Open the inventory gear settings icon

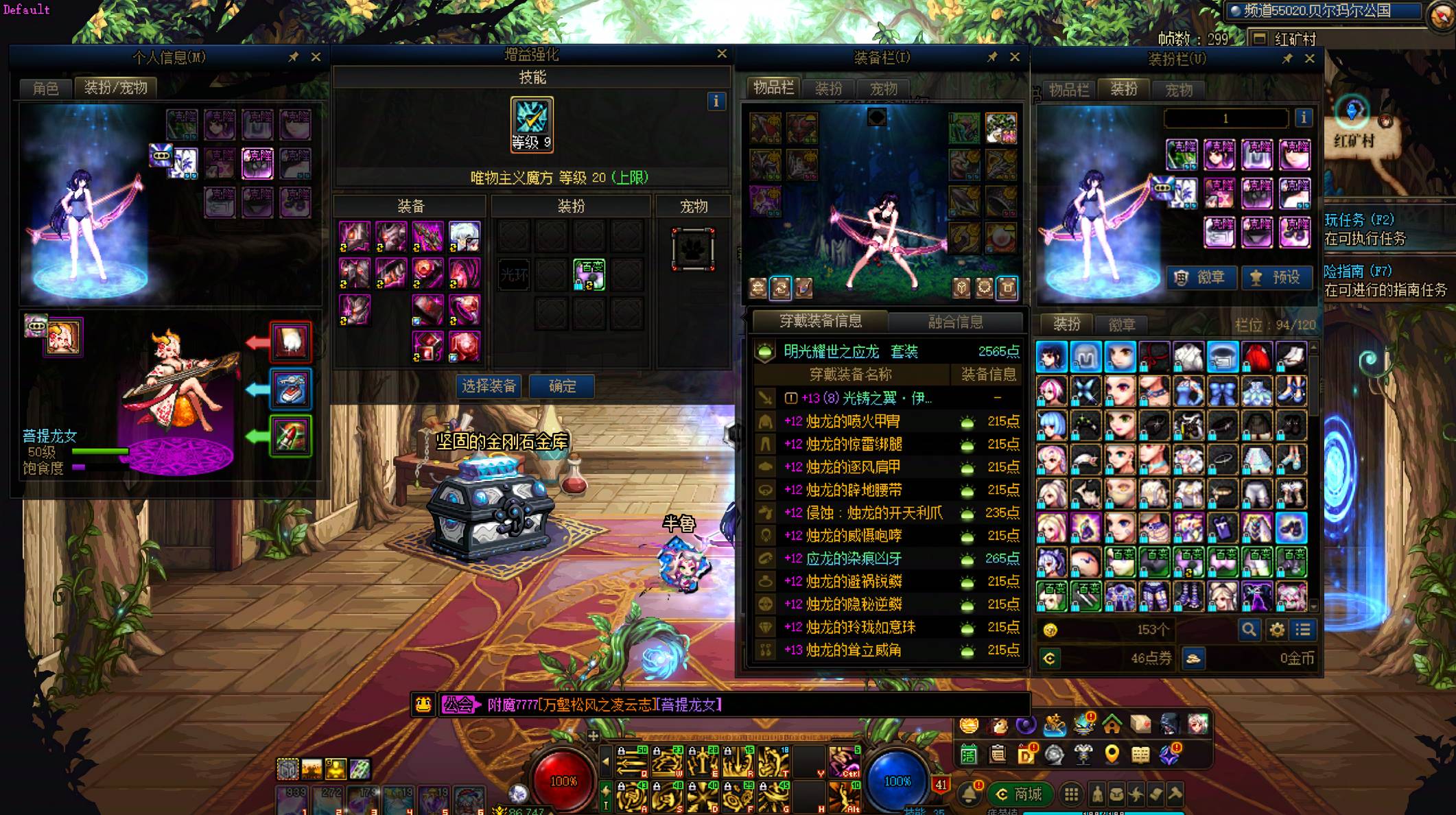coord(1276,629)
